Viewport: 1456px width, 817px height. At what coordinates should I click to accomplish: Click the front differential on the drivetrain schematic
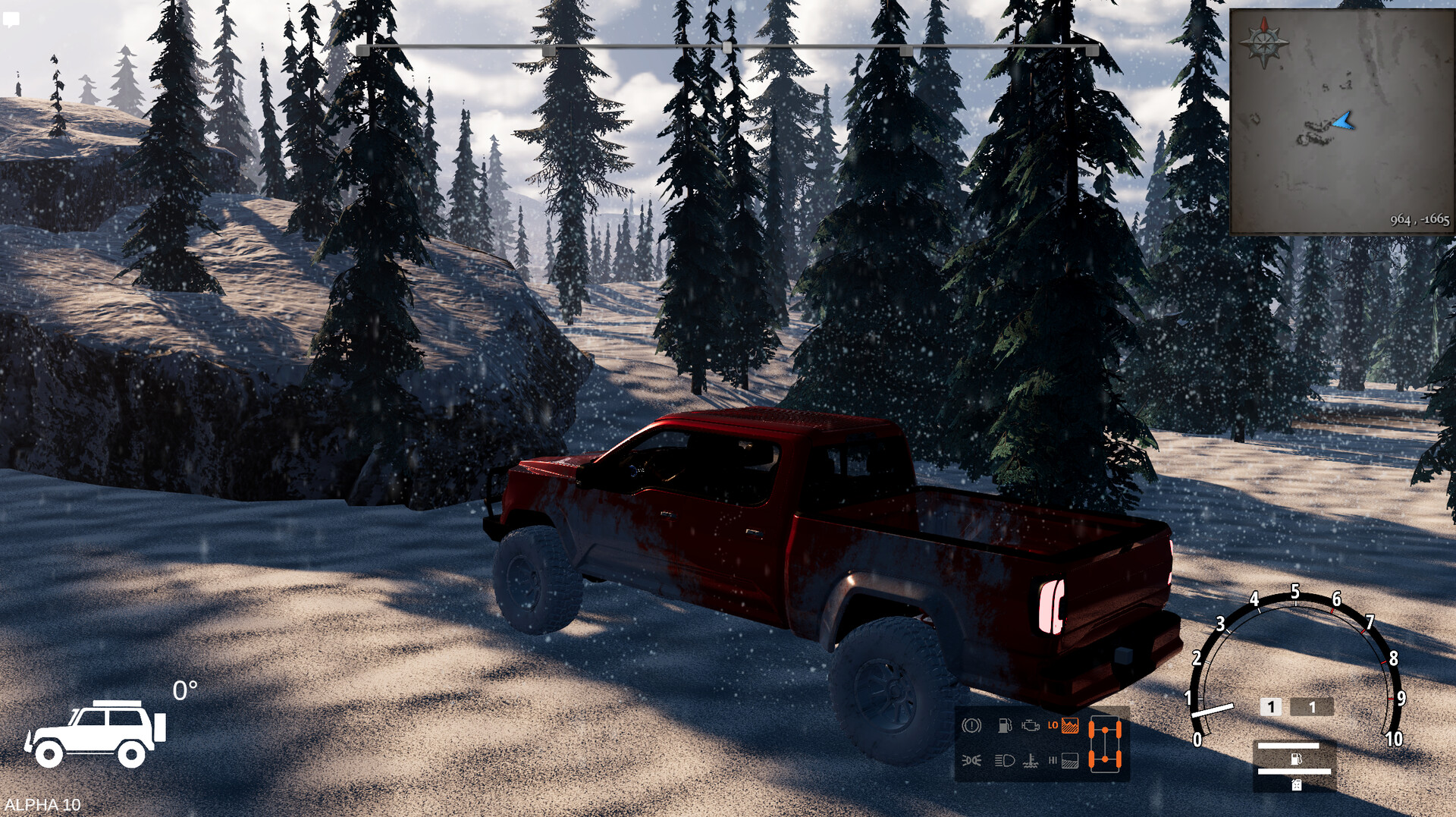click(x=1105, y=730)
